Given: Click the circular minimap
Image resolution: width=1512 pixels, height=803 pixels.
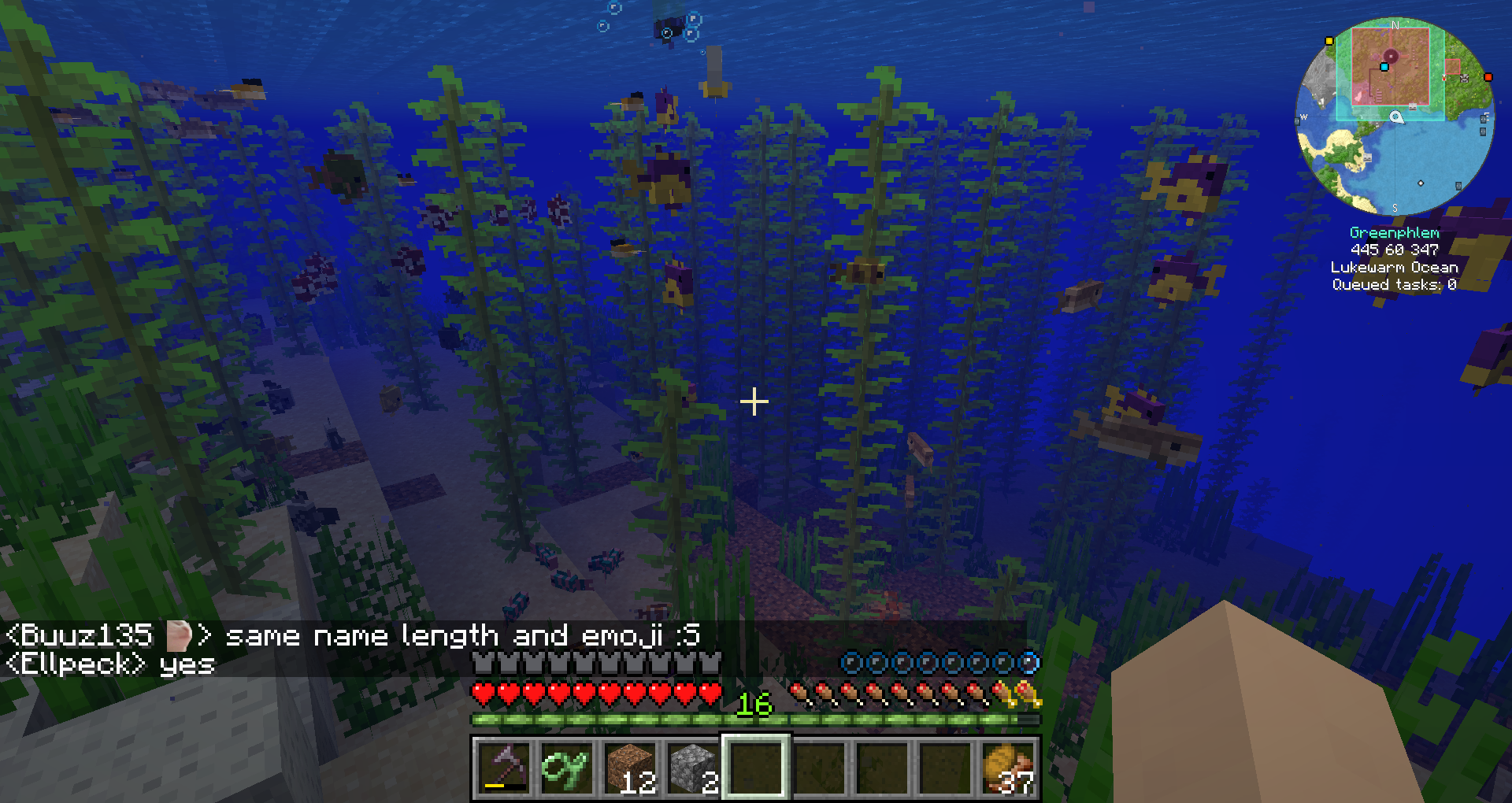Looking at the screenshot, I should click(1395, 117).
